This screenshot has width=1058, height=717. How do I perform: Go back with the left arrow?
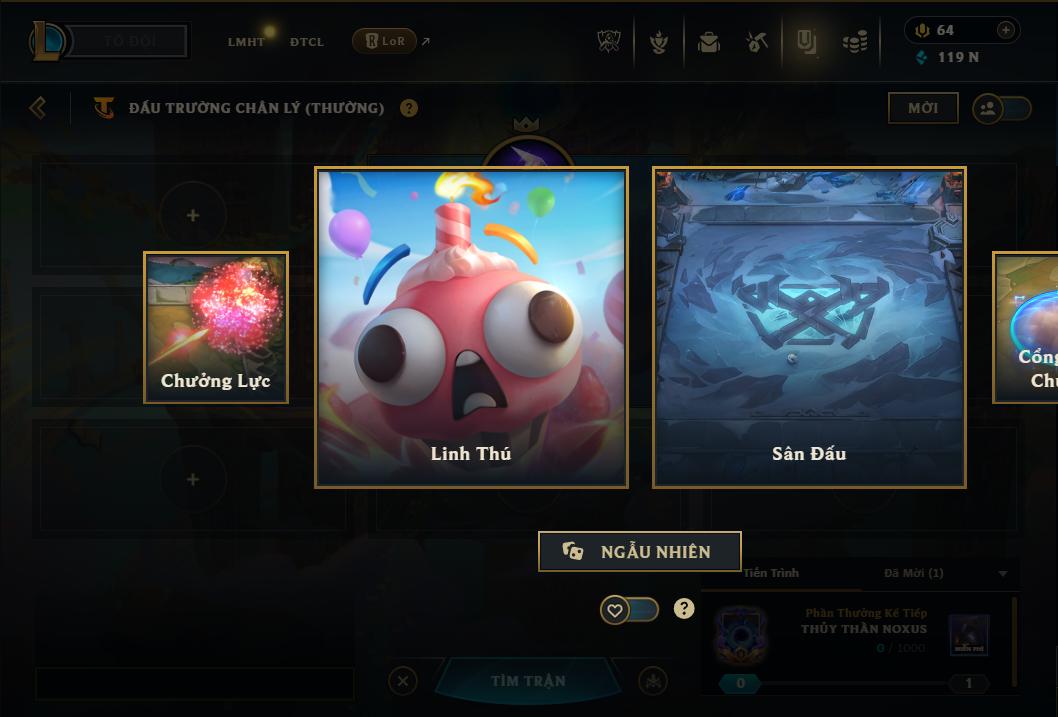pyautogui.click(x=38, y=107)
